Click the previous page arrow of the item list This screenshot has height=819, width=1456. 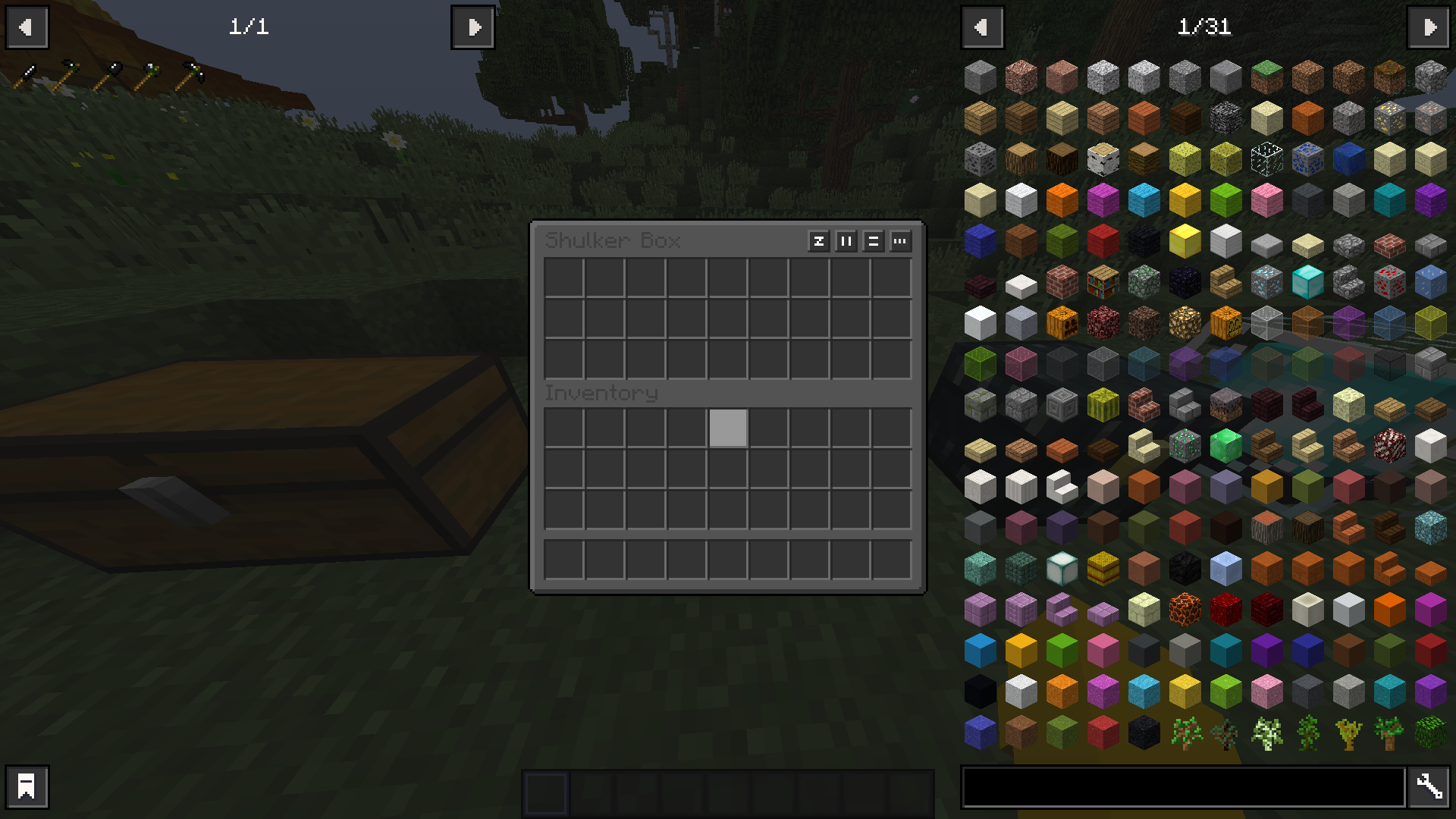click(983, 27)
